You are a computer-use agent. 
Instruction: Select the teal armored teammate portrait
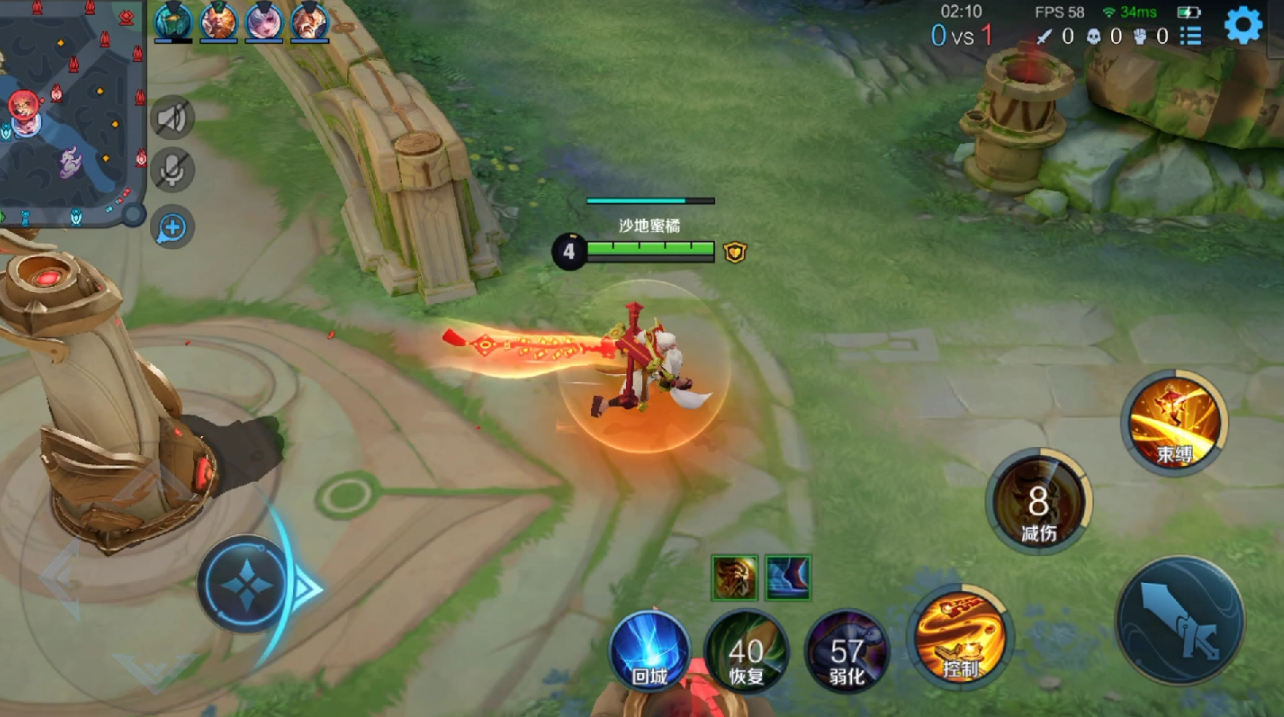[x=173, y=21]
